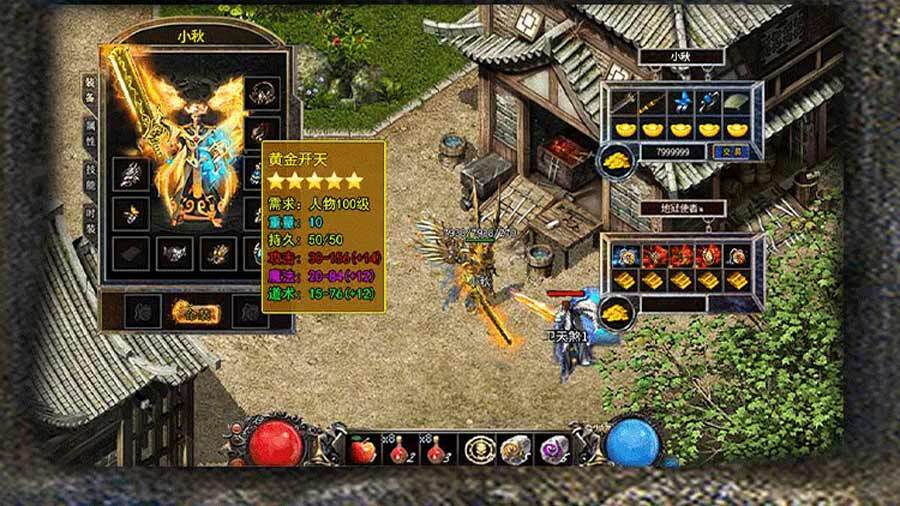Select the blue round shield item from 地狱使者
Screen dimensions: 900x506
625,253
